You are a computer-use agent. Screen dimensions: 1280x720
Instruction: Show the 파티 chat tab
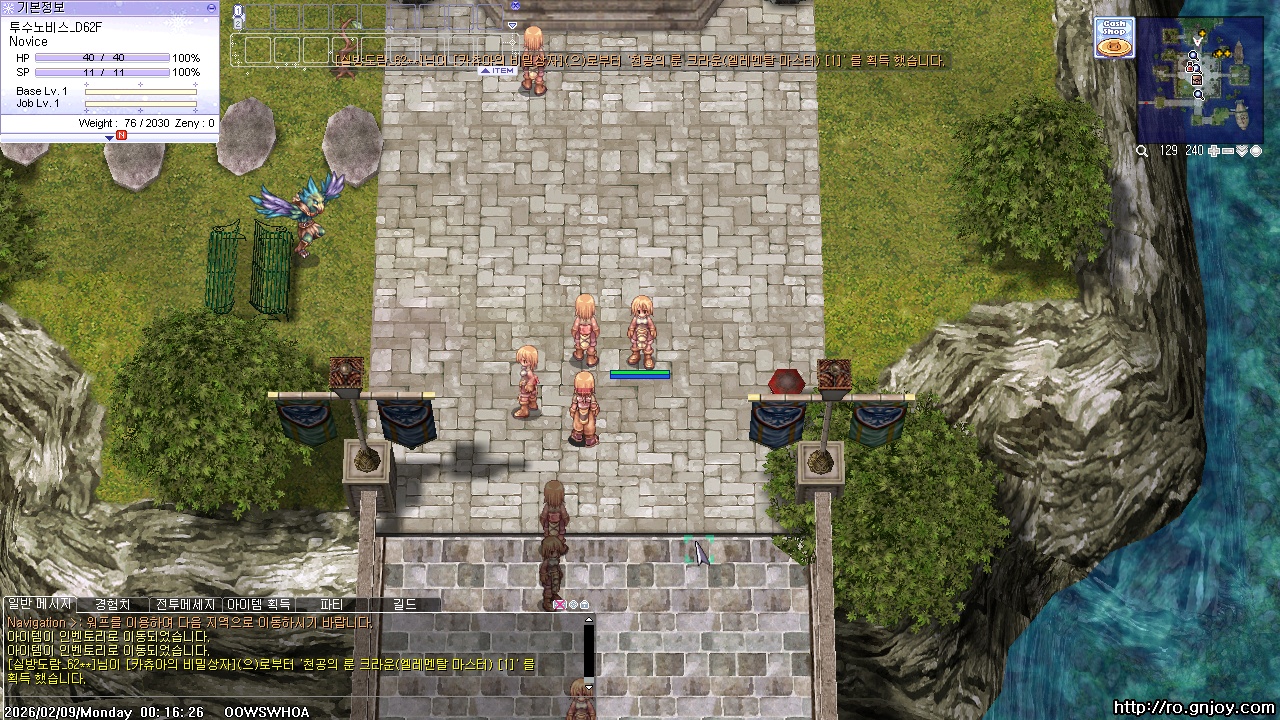pos(331,605)
